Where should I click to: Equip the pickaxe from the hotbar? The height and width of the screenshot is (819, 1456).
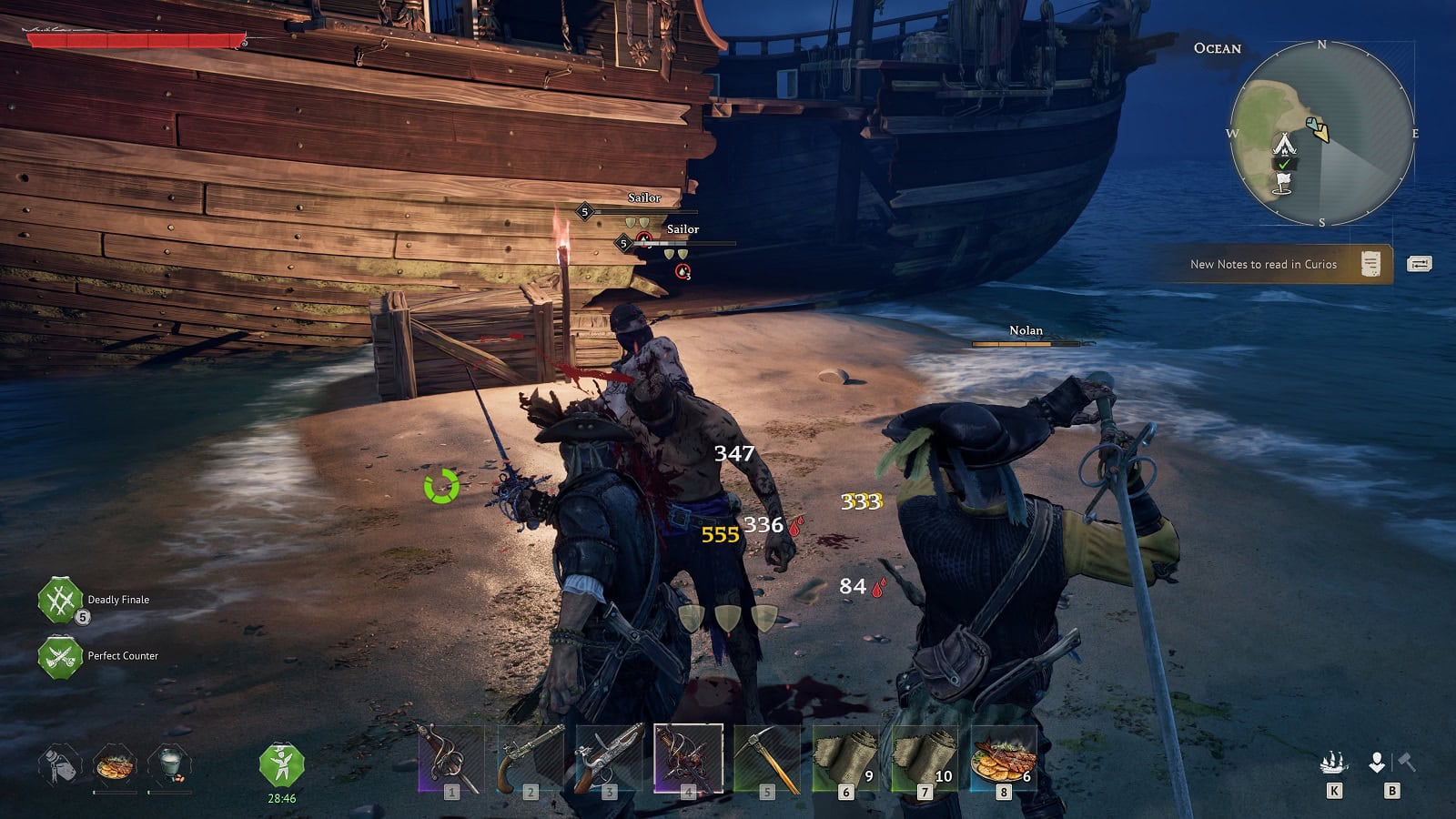click(x=766, y=759)
